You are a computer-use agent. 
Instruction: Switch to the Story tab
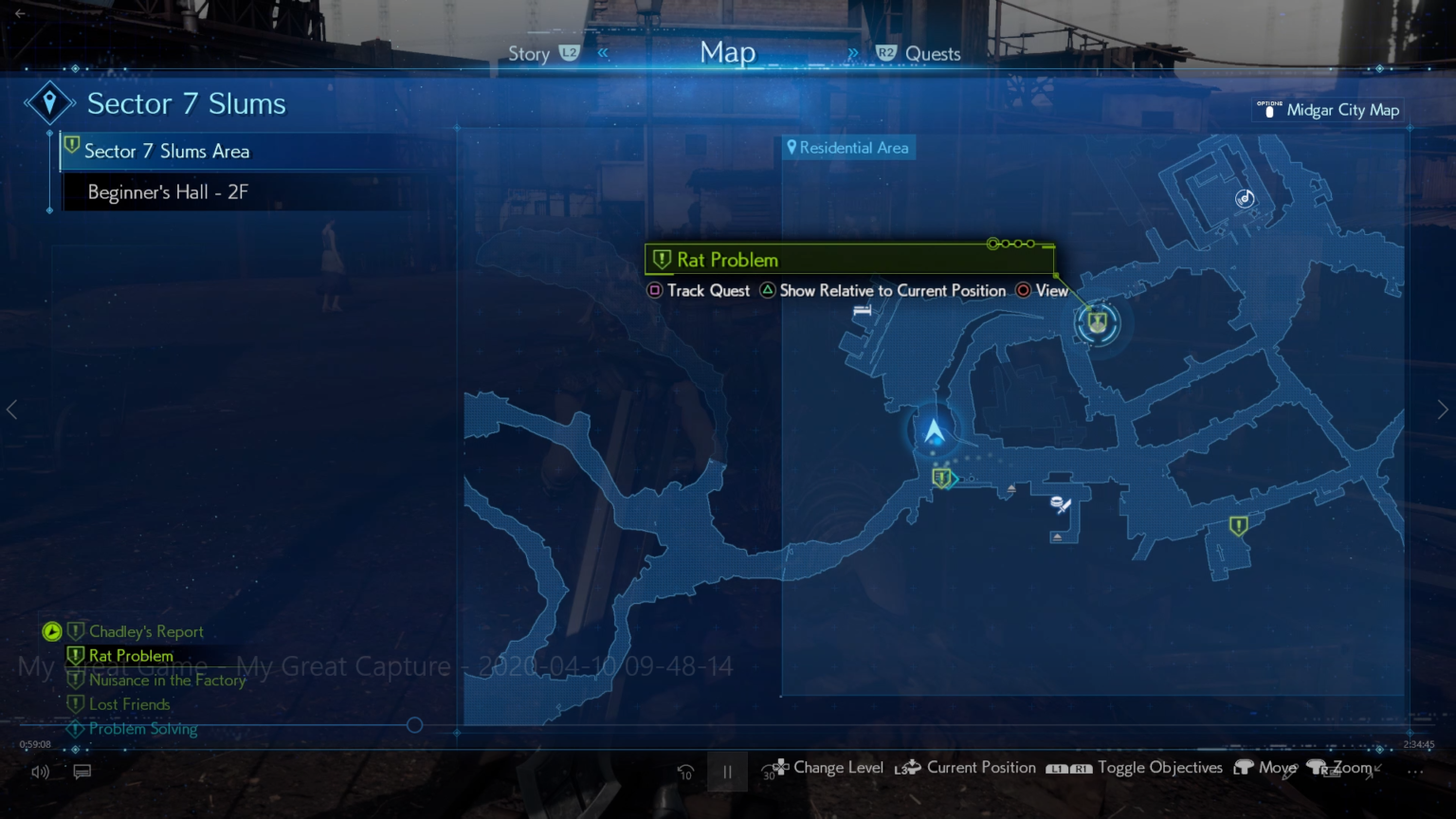[529, 54]
